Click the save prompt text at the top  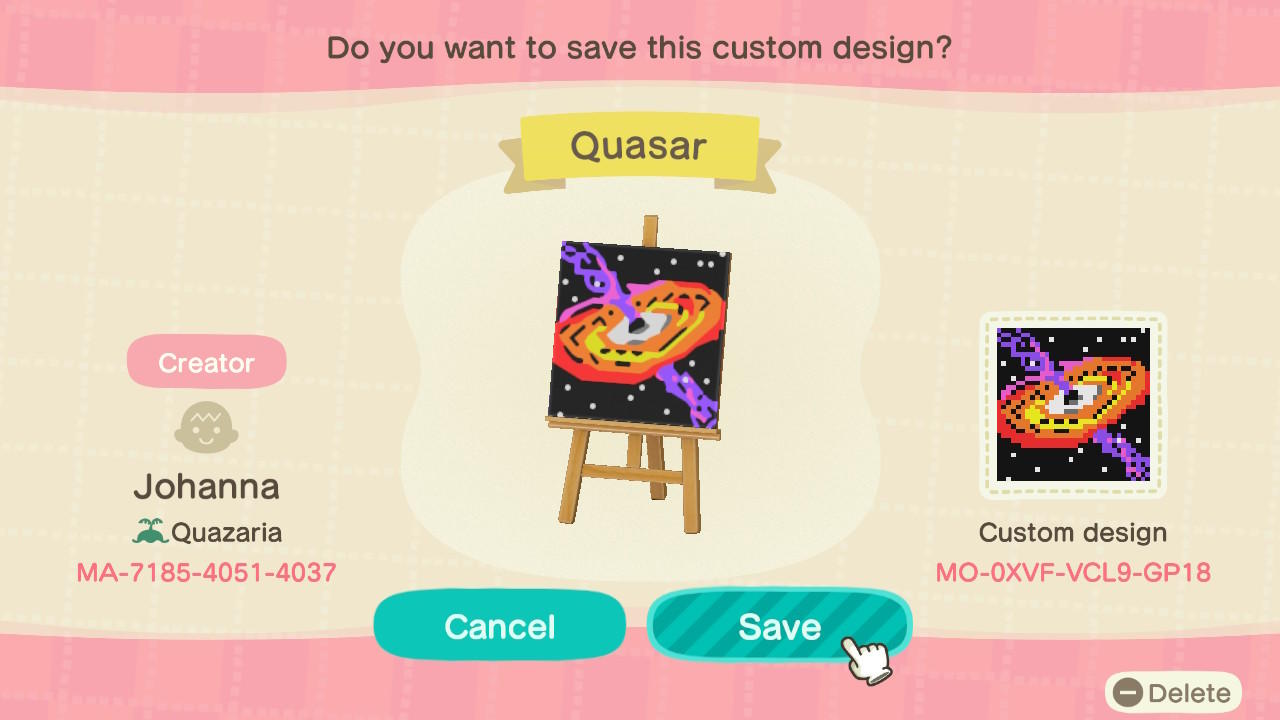click(x=640, y=47)
